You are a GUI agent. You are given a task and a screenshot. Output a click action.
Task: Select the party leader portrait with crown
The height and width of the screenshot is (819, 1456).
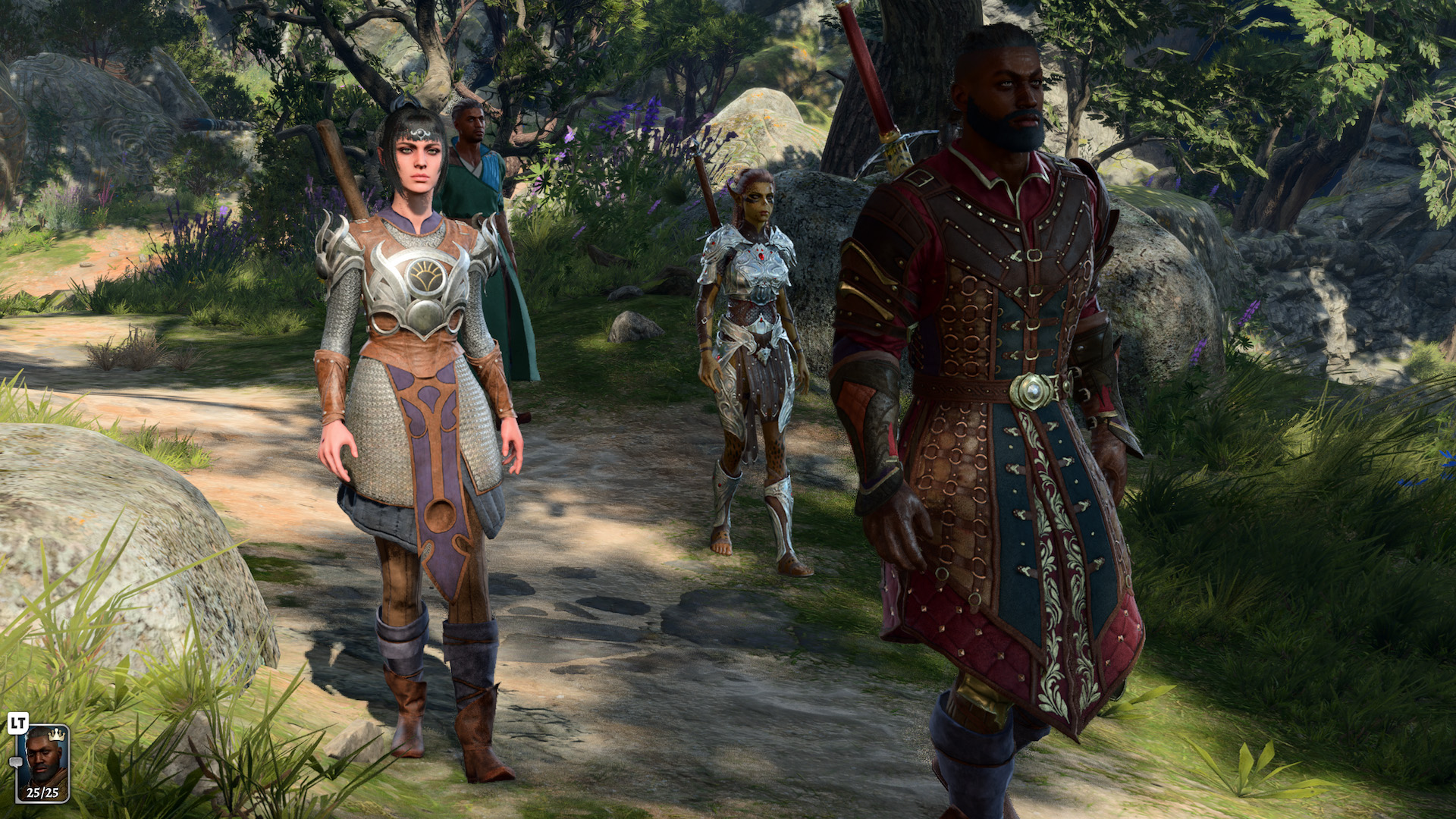click(43, 761)
